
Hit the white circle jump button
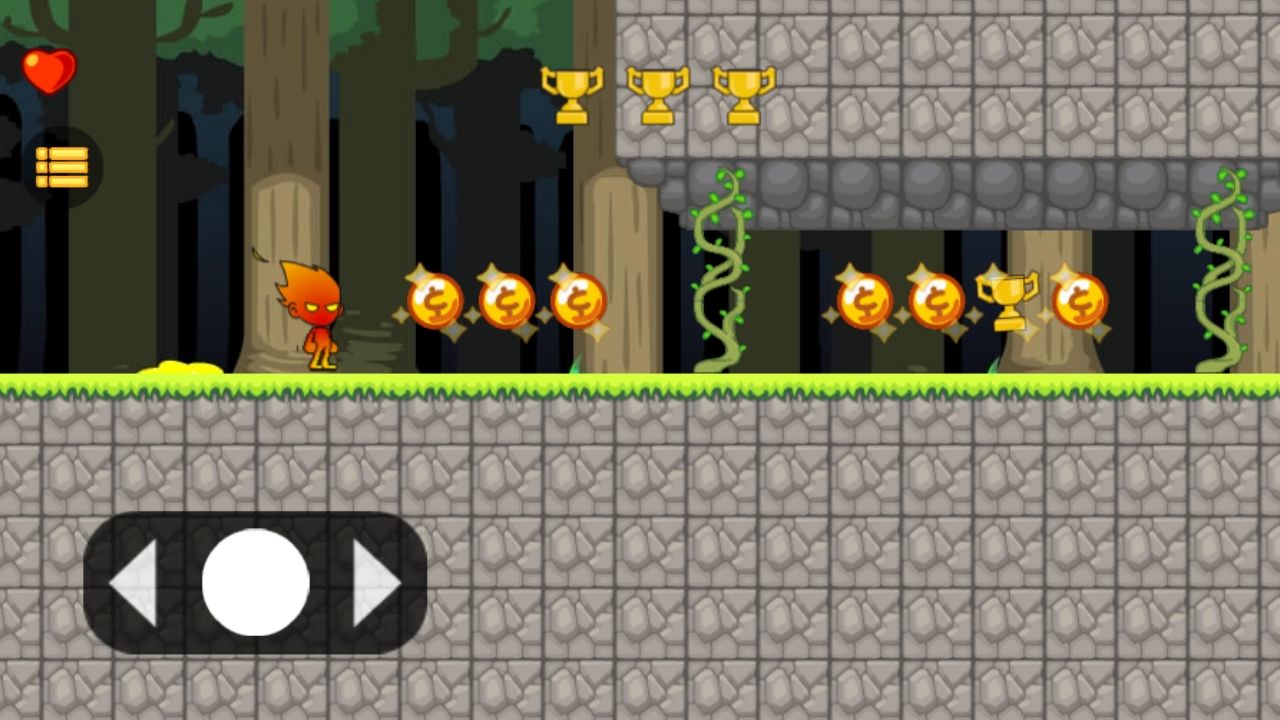255,582
